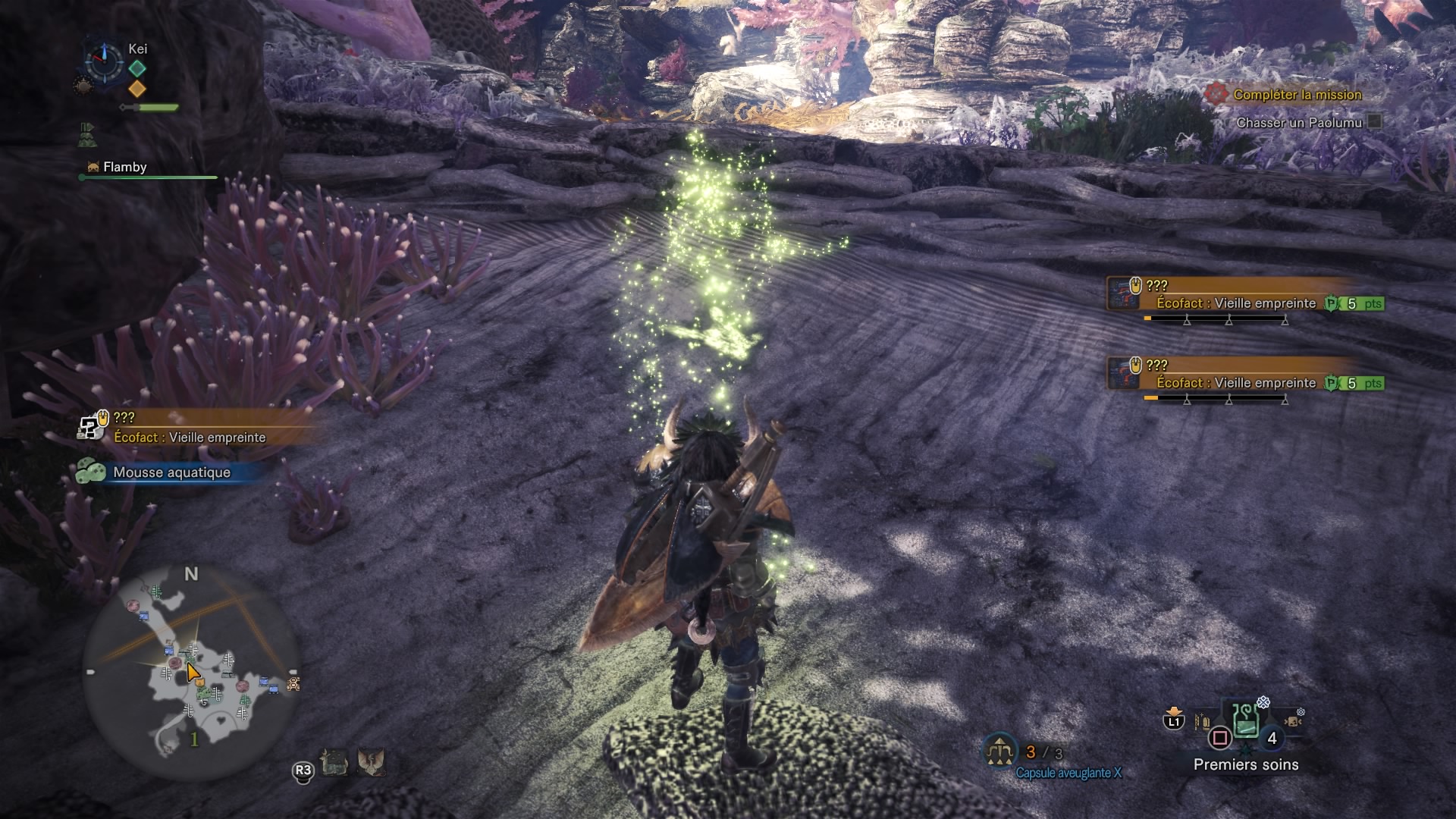The height and width of the screenshot is (819, 1456).
Task: Click the honeycomb marker on the minimap edge
Action: 293,684
